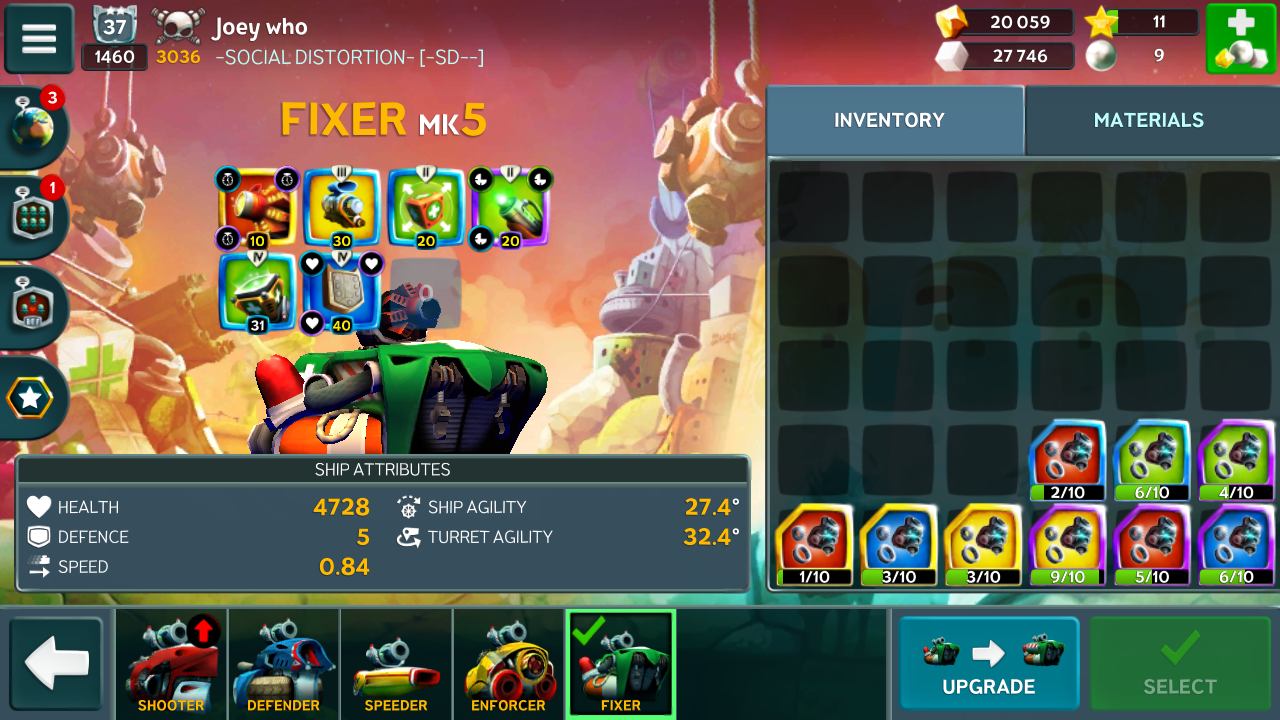Choose the inventory part showing 2/10
The image size is (1280, 720).
[1068, 461]
